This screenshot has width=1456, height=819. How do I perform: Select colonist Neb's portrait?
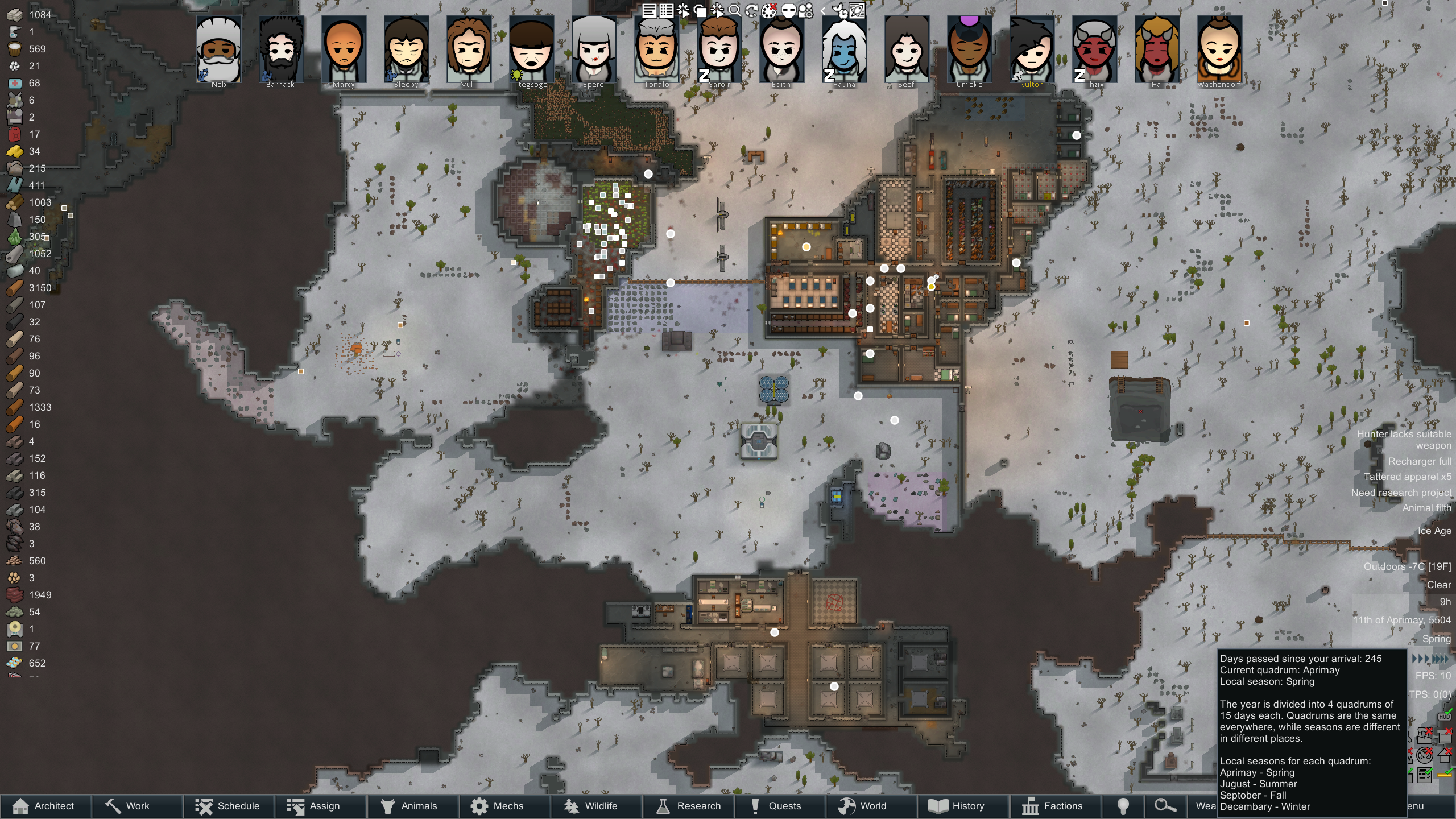click(219, 50)
